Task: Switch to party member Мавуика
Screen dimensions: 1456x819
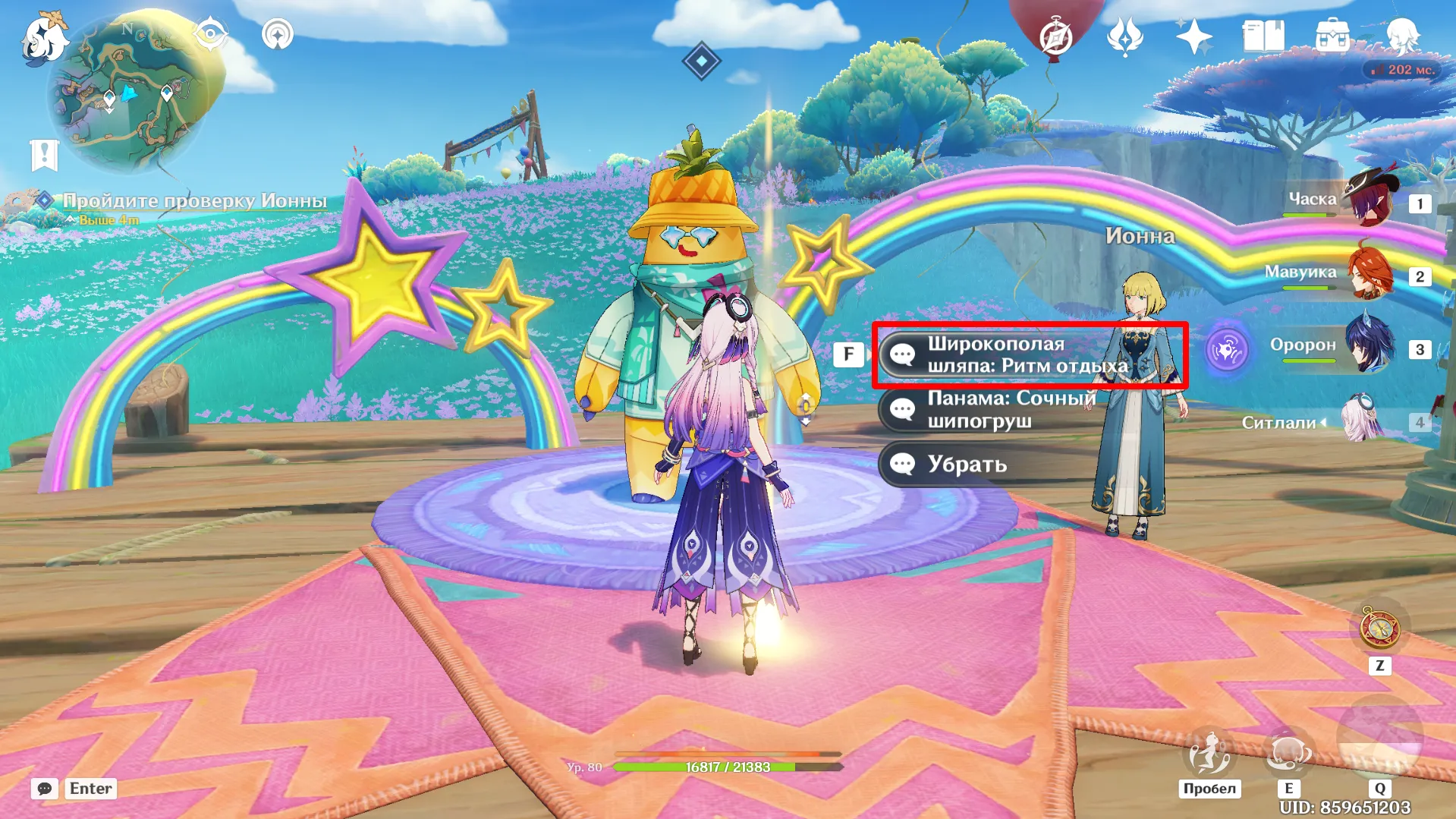Action: pos(1370,273)
